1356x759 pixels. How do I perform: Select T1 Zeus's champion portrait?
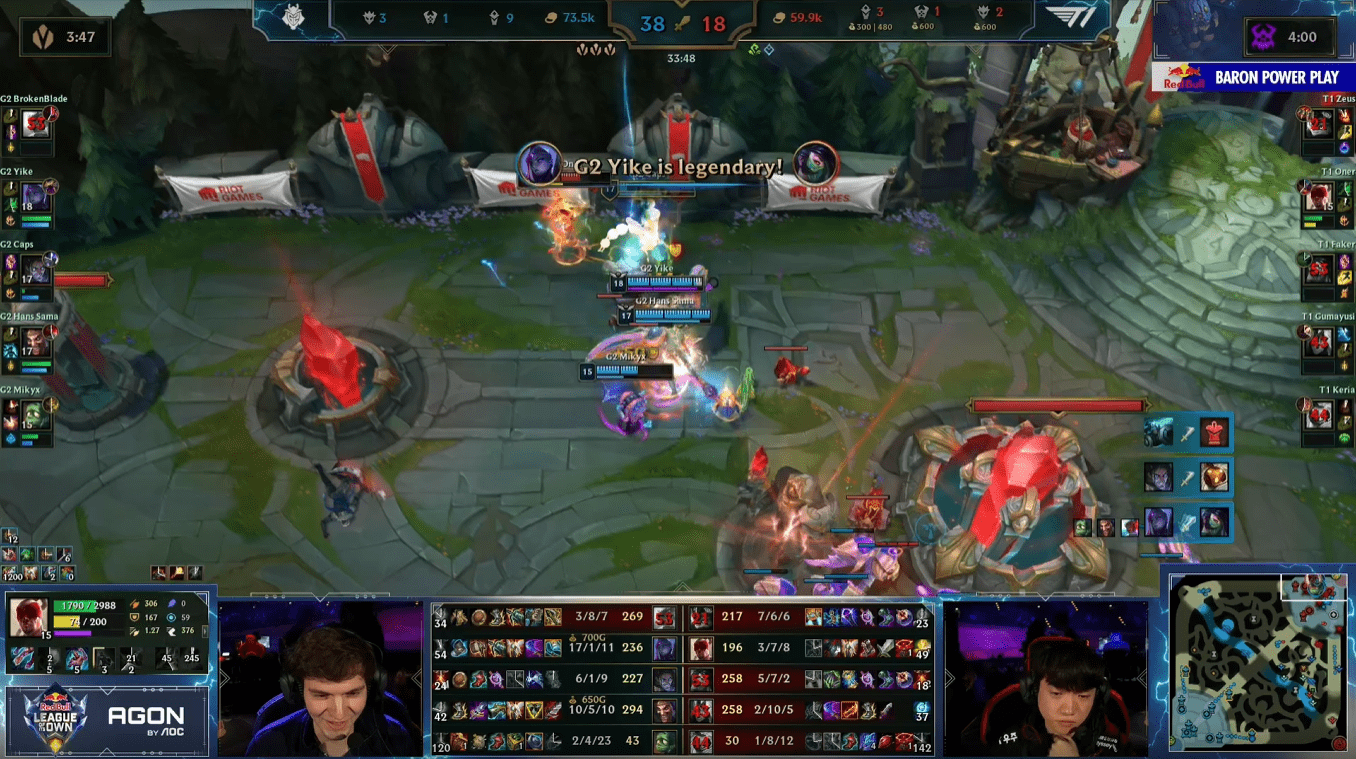pyautogui.click(x=1319, y=124)
